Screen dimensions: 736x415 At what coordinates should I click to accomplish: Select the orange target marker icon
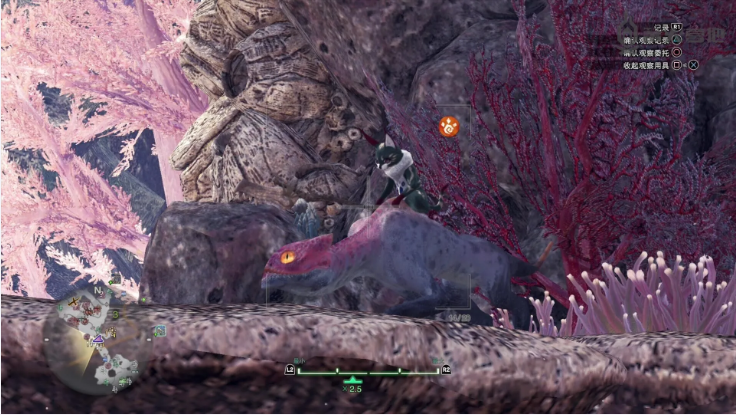pyautogui.click(x=449, y=126)
